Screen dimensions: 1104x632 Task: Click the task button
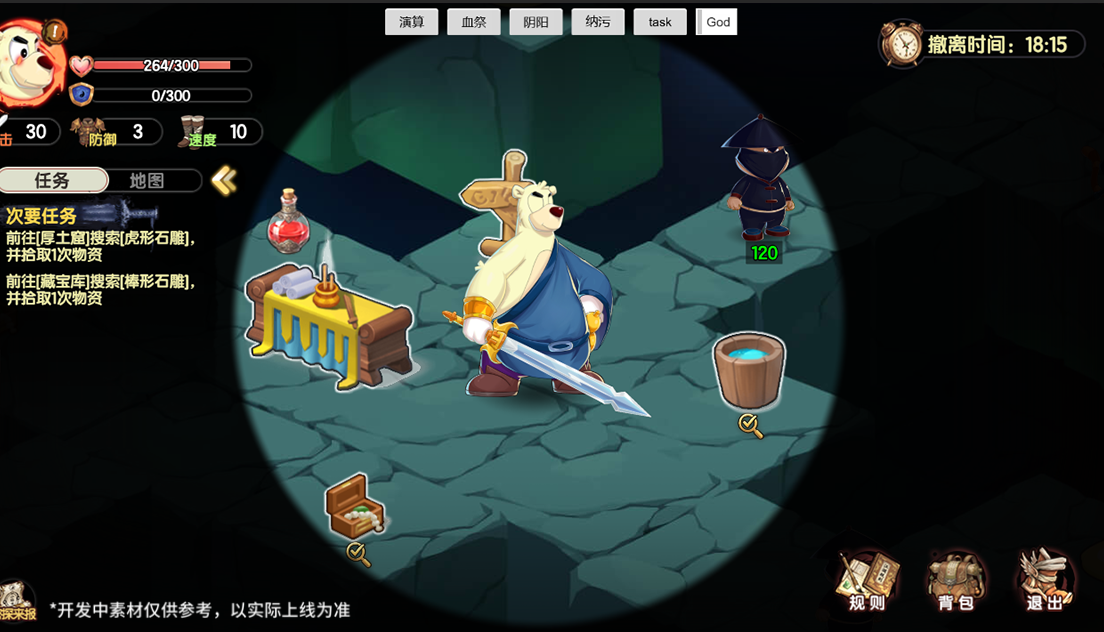tap(660, 22)
